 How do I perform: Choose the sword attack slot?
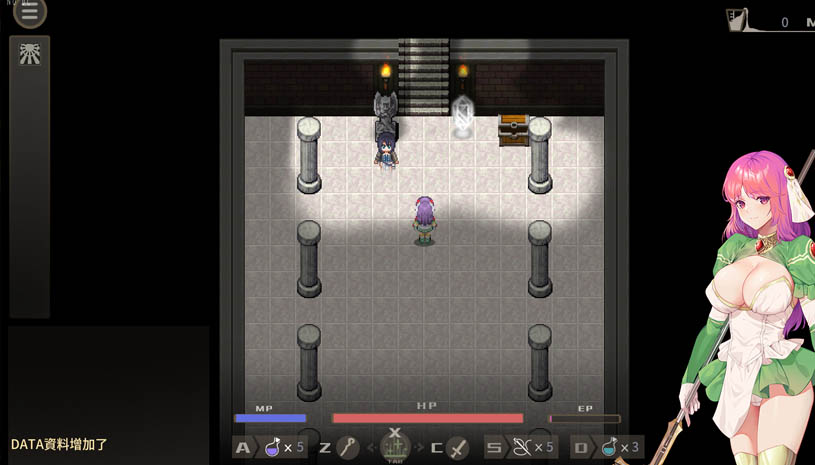coord(457,448)
